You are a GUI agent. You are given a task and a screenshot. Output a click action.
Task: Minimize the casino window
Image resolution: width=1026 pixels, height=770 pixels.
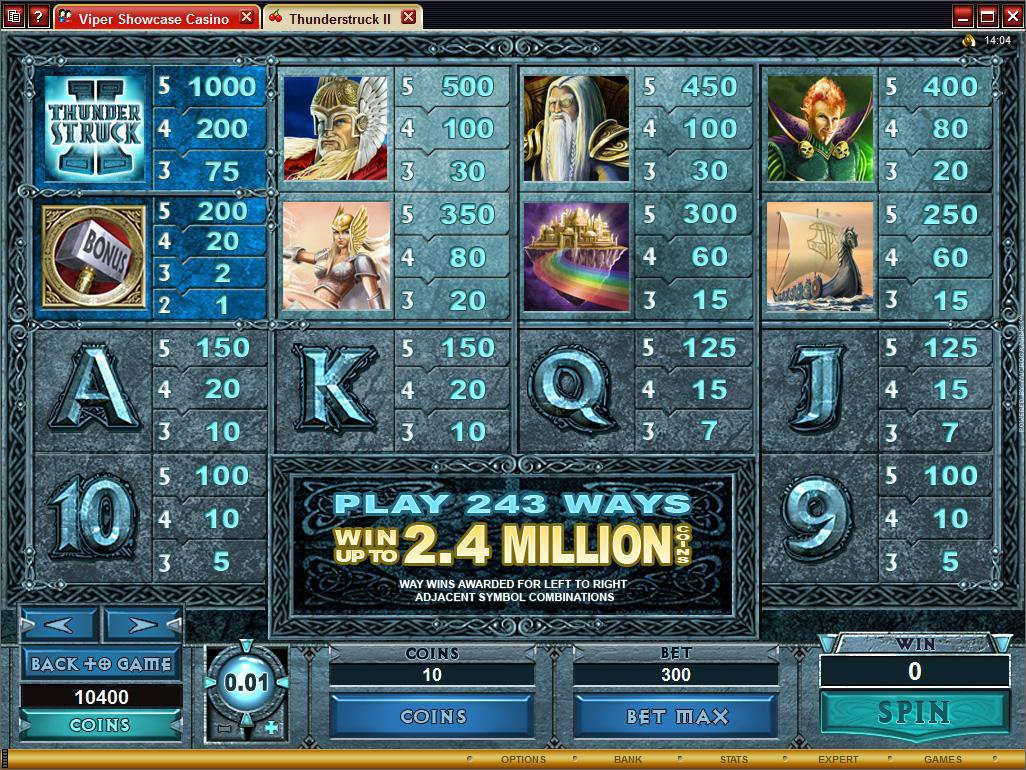[962, 16]
